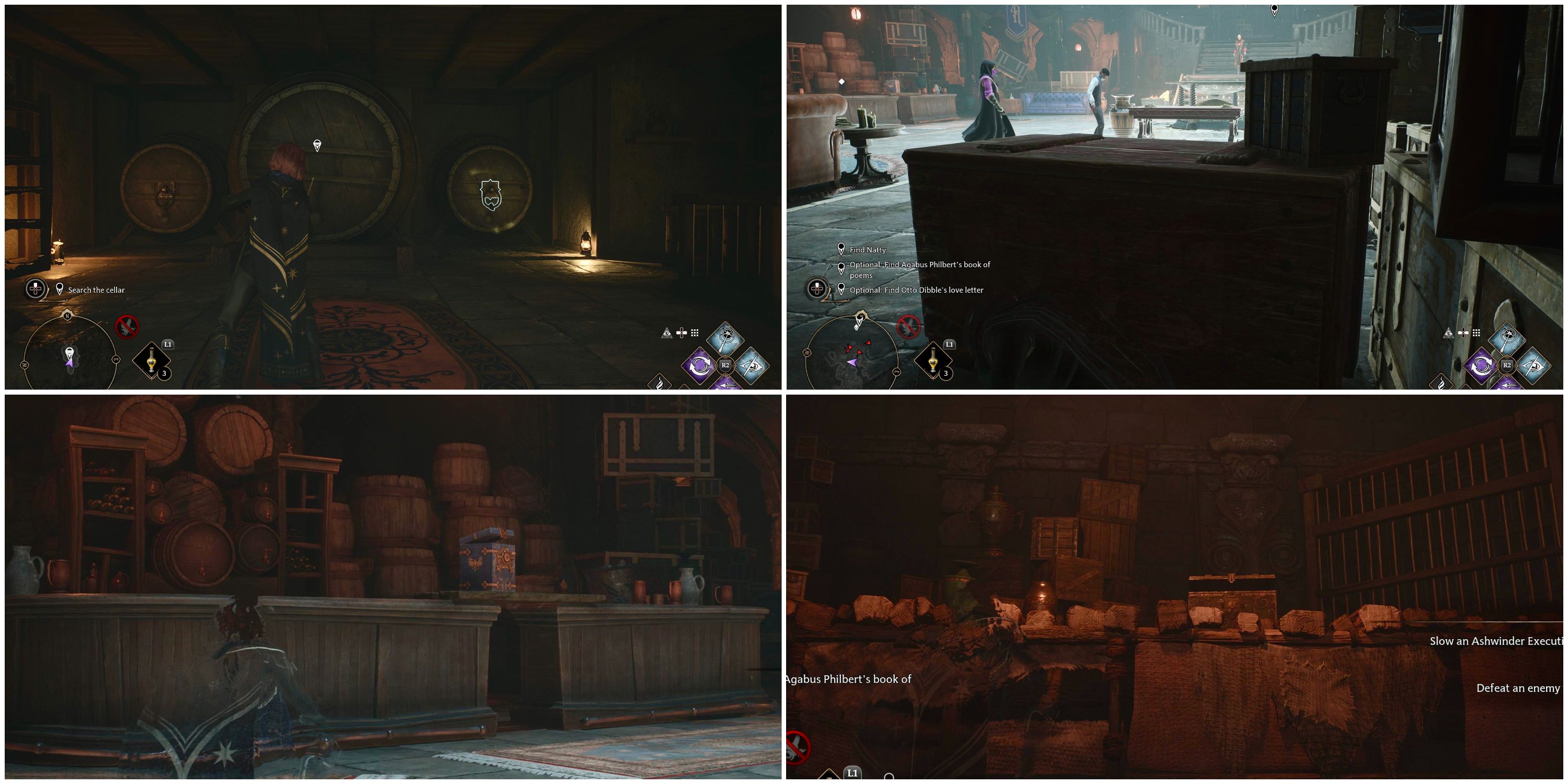Screen dimensions: 1568x784
Task: Select the purple Transformation spell icon
Action: tap(700, 366)
